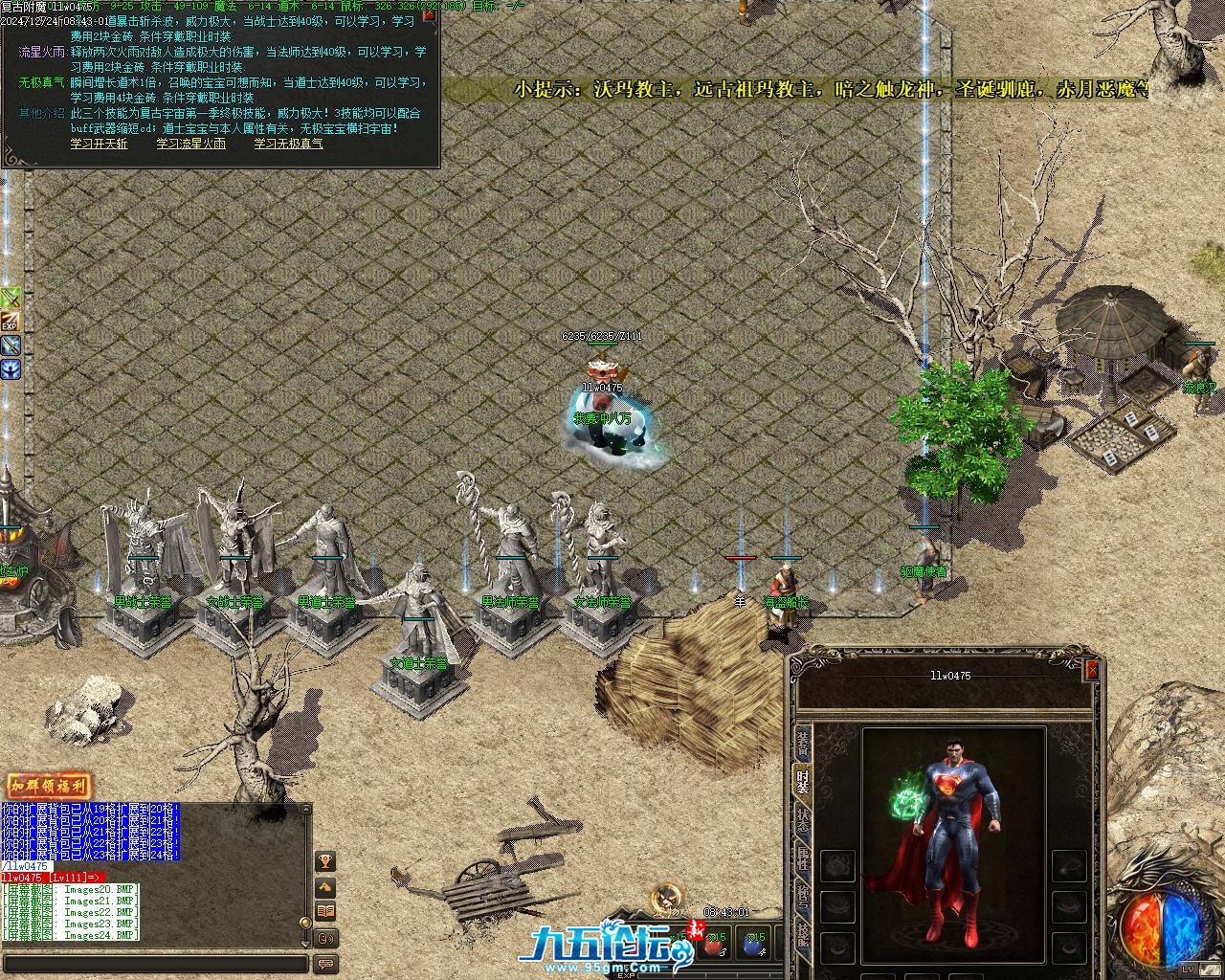Click the open book icon button

[325, 912]
